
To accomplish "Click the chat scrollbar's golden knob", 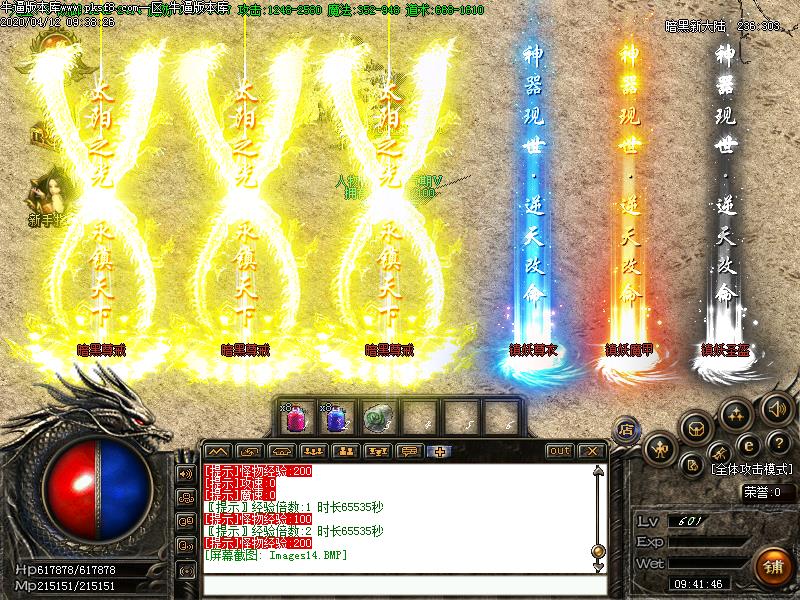I will point(597,550).
